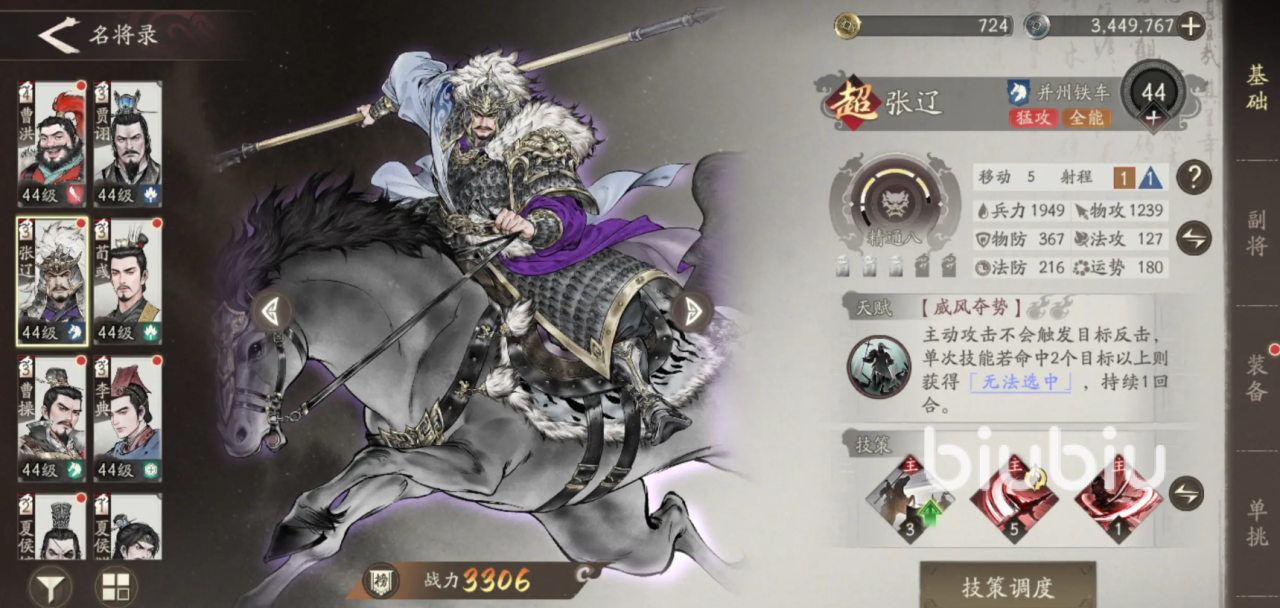Switch to the 装备 tab
1280x608 pixels.
(1256, 376)
